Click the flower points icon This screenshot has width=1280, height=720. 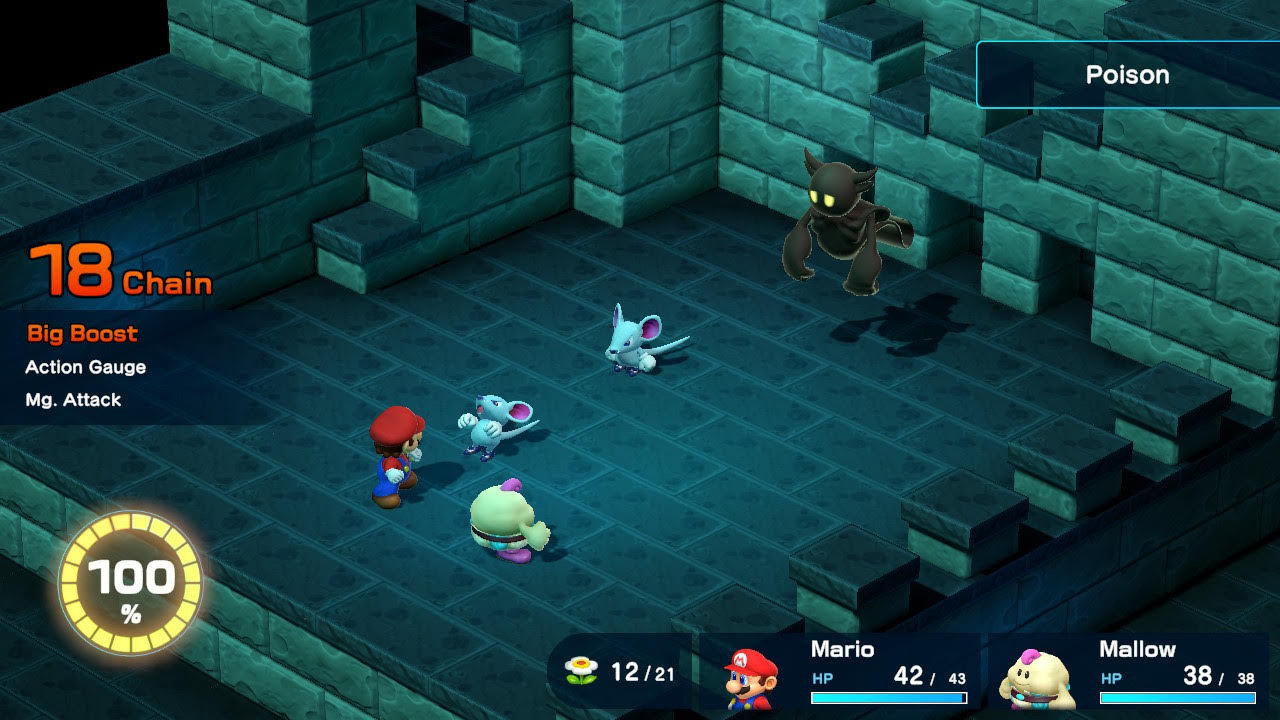580,671
